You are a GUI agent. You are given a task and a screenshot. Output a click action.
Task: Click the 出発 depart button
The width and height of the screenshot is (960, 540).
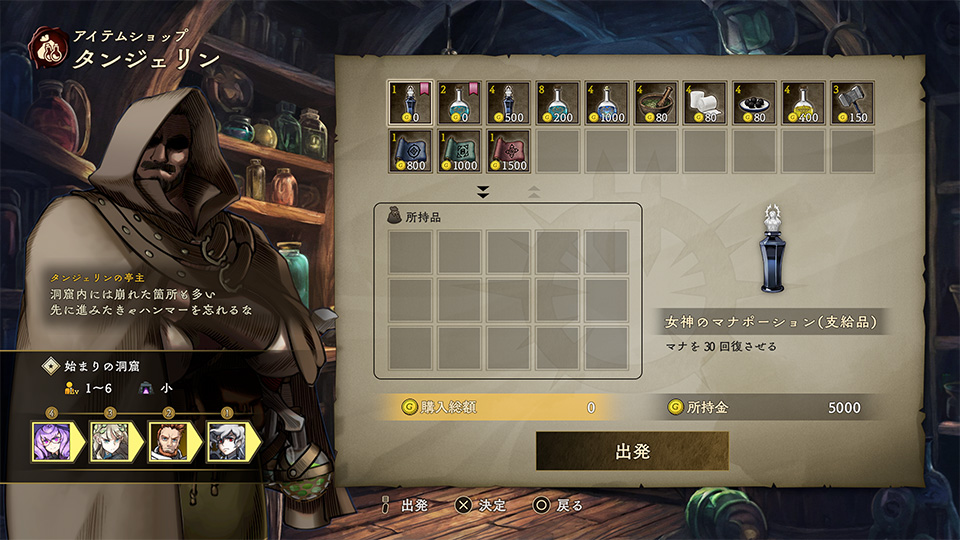tap(632, 451)
